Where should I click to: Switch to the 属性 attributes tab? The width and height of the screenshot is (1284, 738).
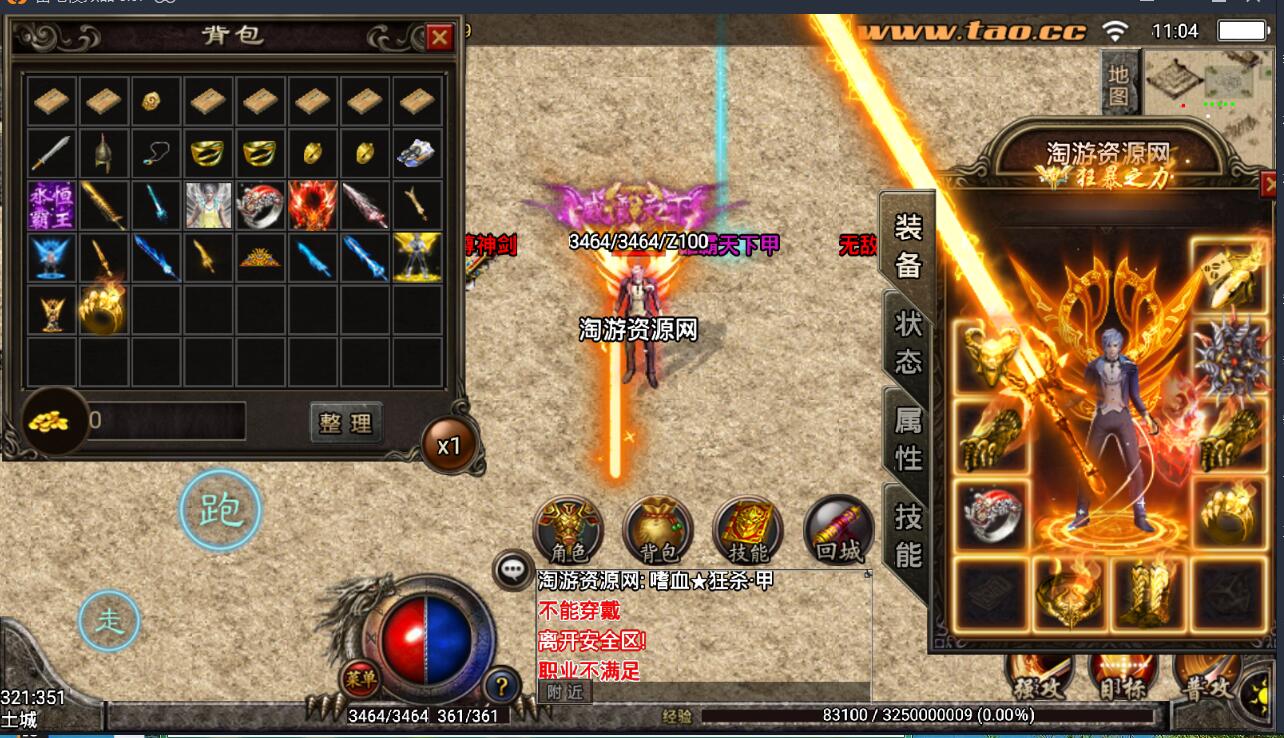(907, 438)
